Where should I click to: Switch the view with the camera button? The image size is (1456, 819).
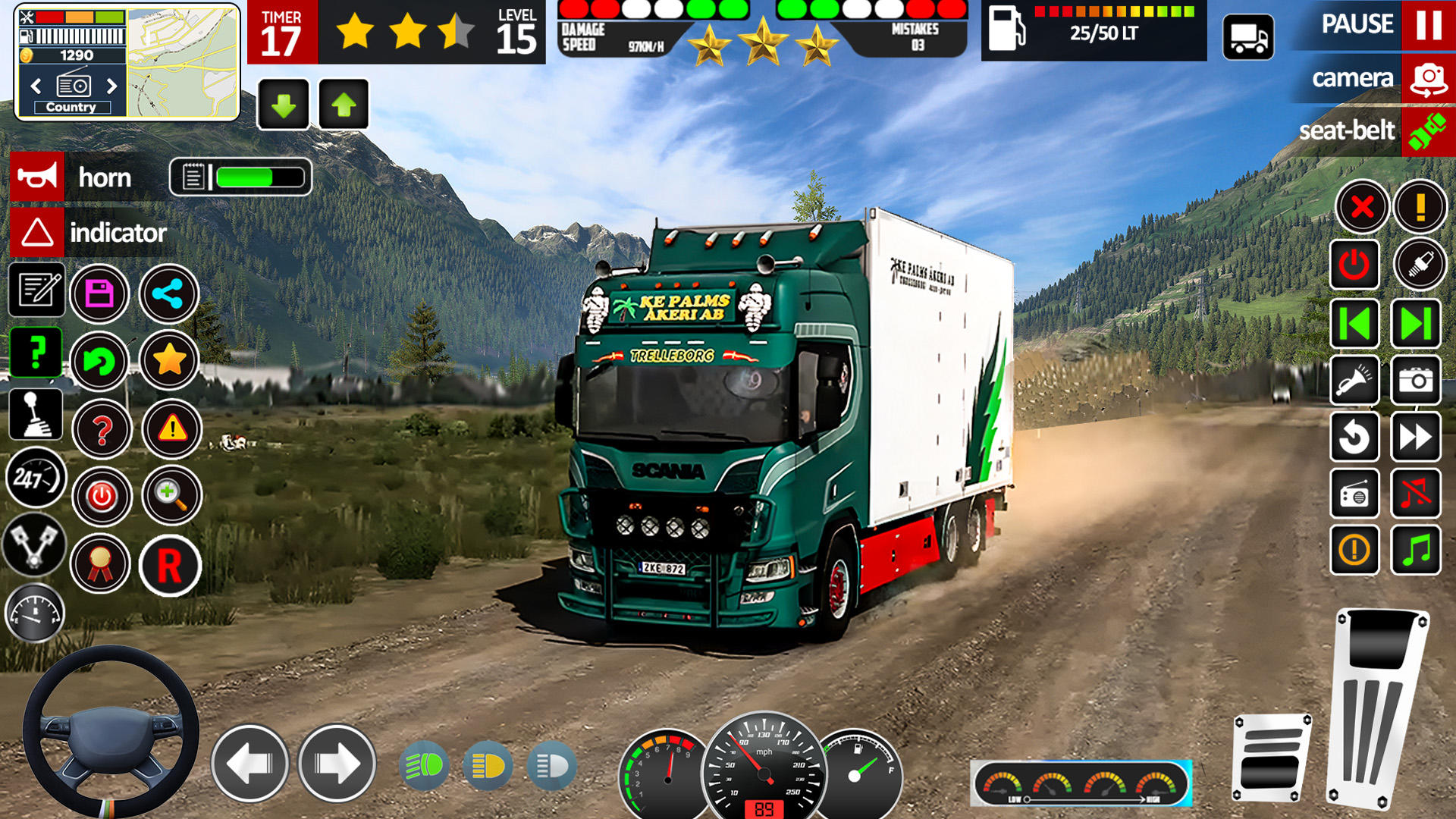(x=1427, y=79)
